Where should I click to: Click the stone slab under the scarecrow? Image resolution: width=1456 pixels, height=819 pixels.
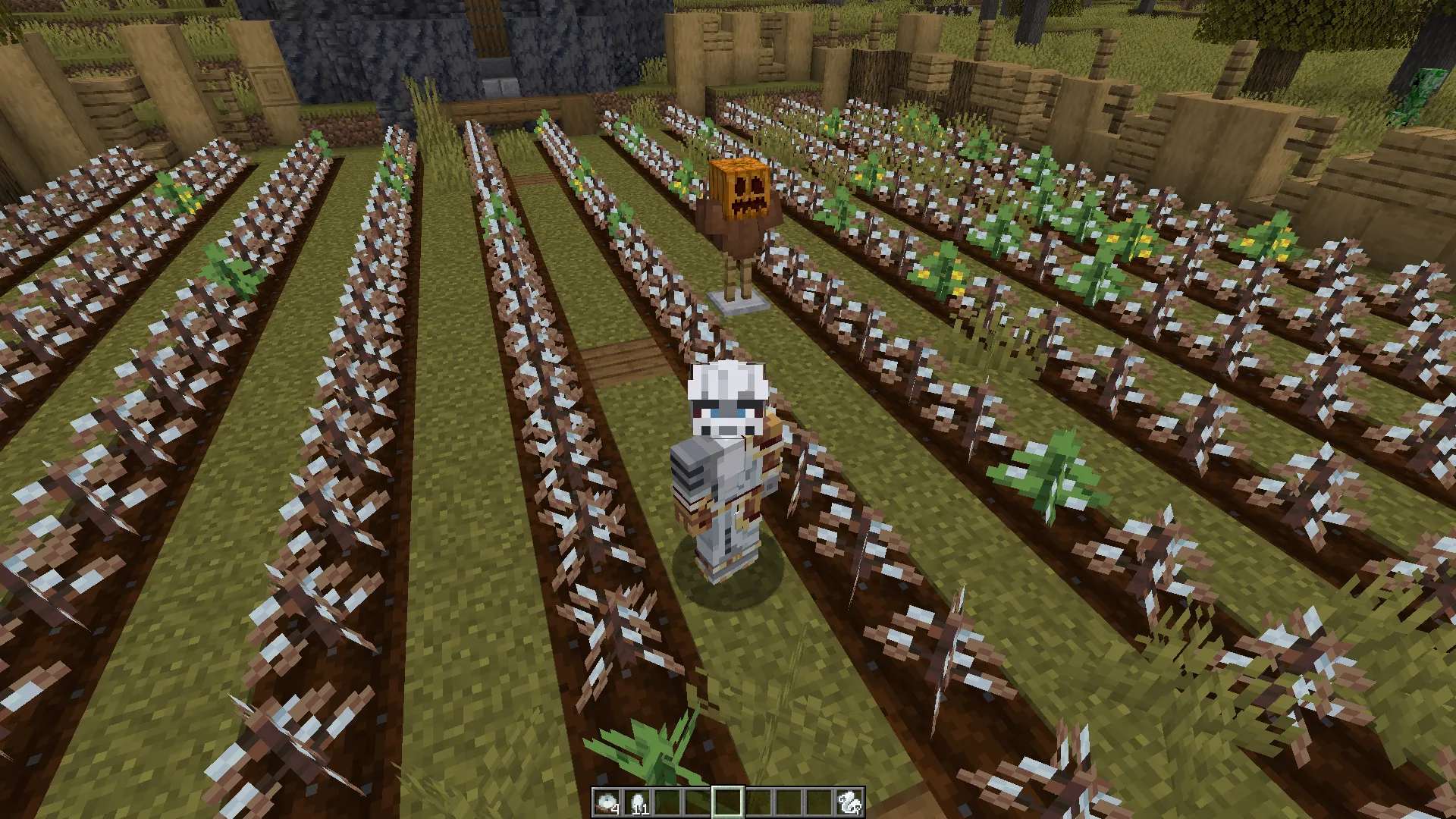pos(739,303)
